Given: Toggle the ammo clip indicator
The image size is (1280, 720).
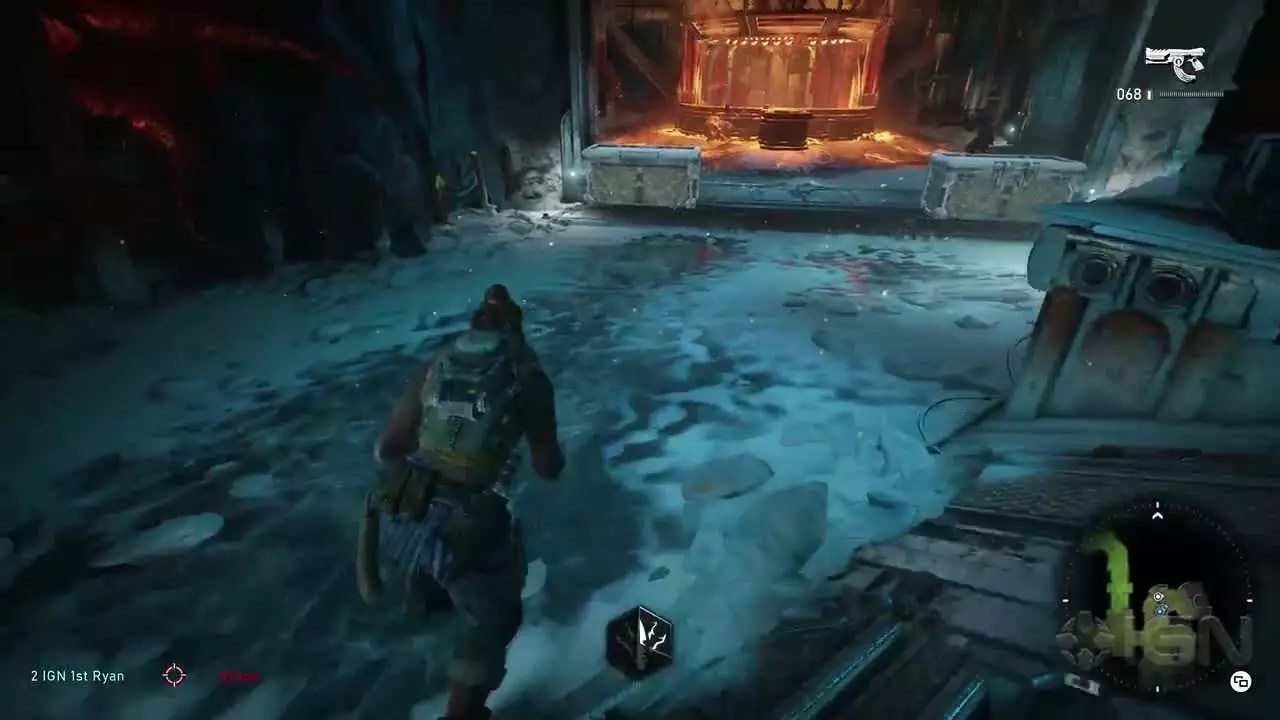Looking at the screenshot, I should pyautogui.click(x=1148, y=96).
